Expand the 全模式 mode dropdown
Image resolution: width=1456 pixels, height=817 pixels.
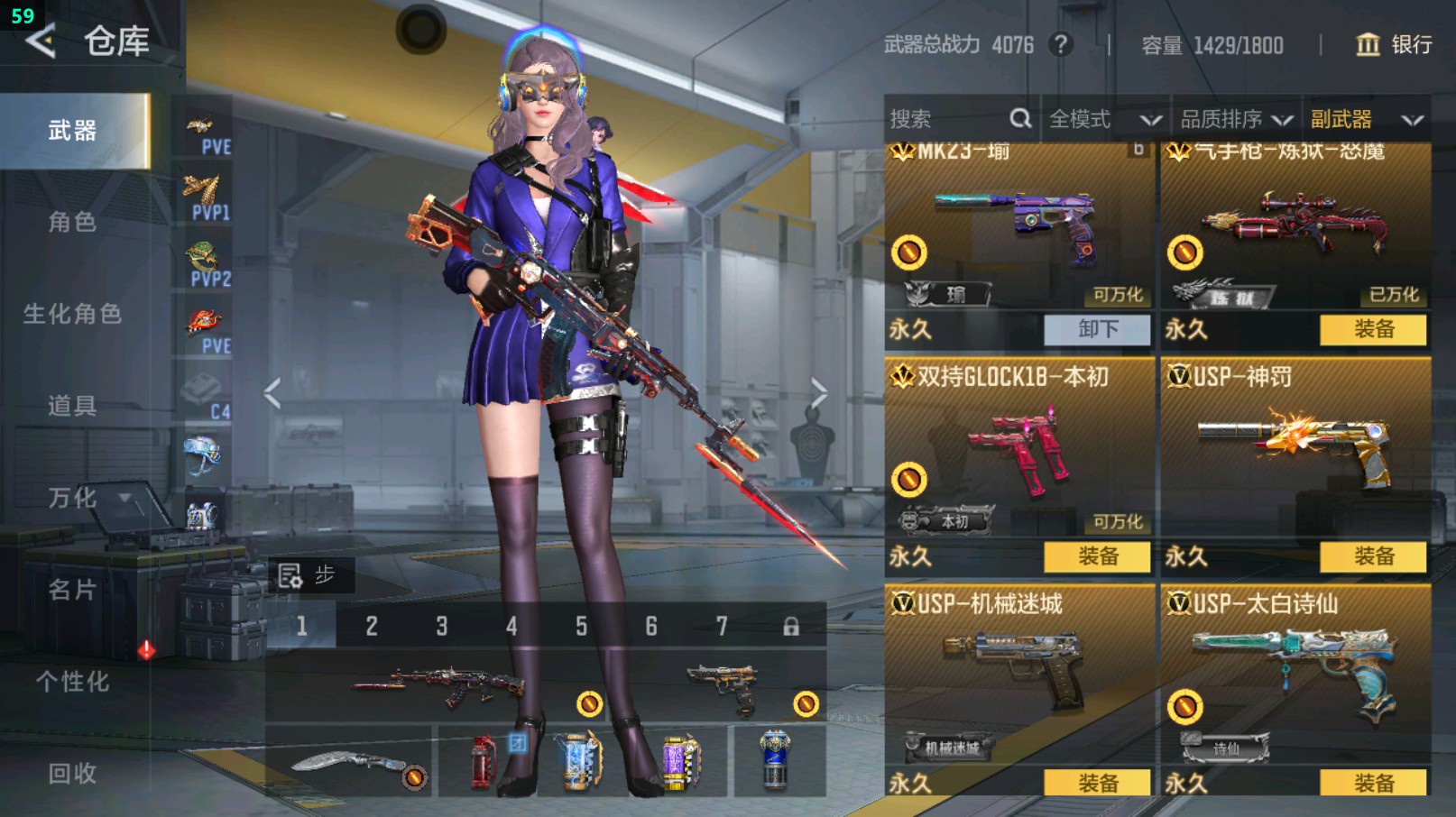(x=1104, y=119)
